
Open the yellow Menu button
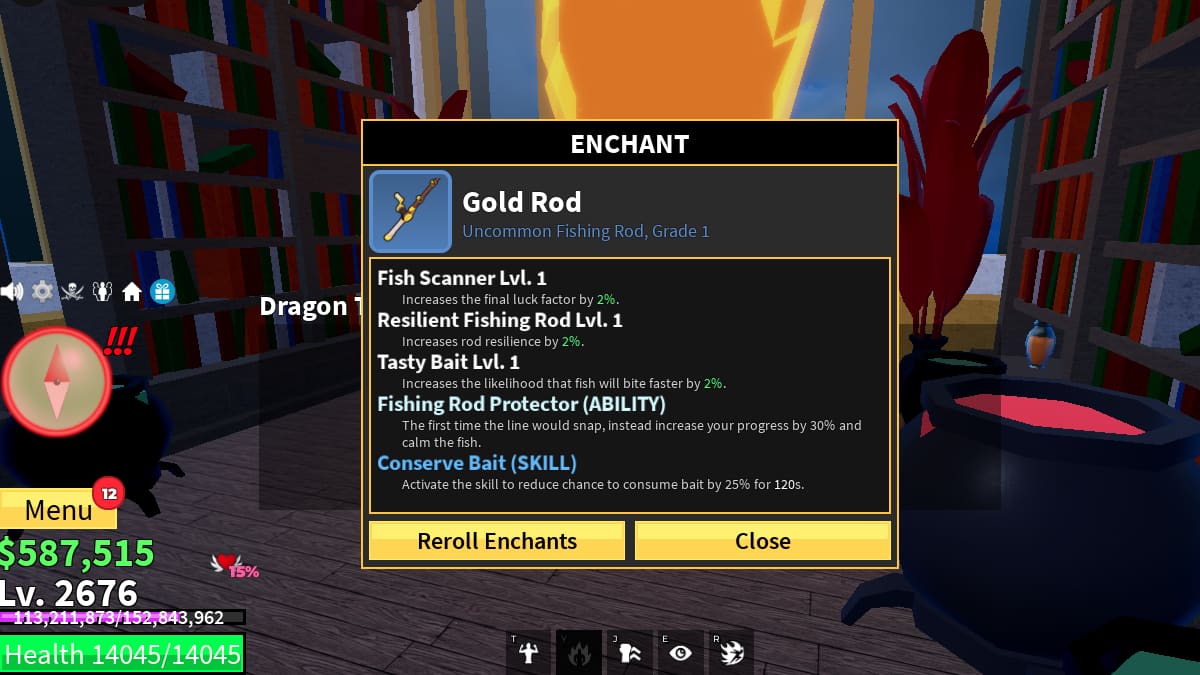(x=58, y=510)
